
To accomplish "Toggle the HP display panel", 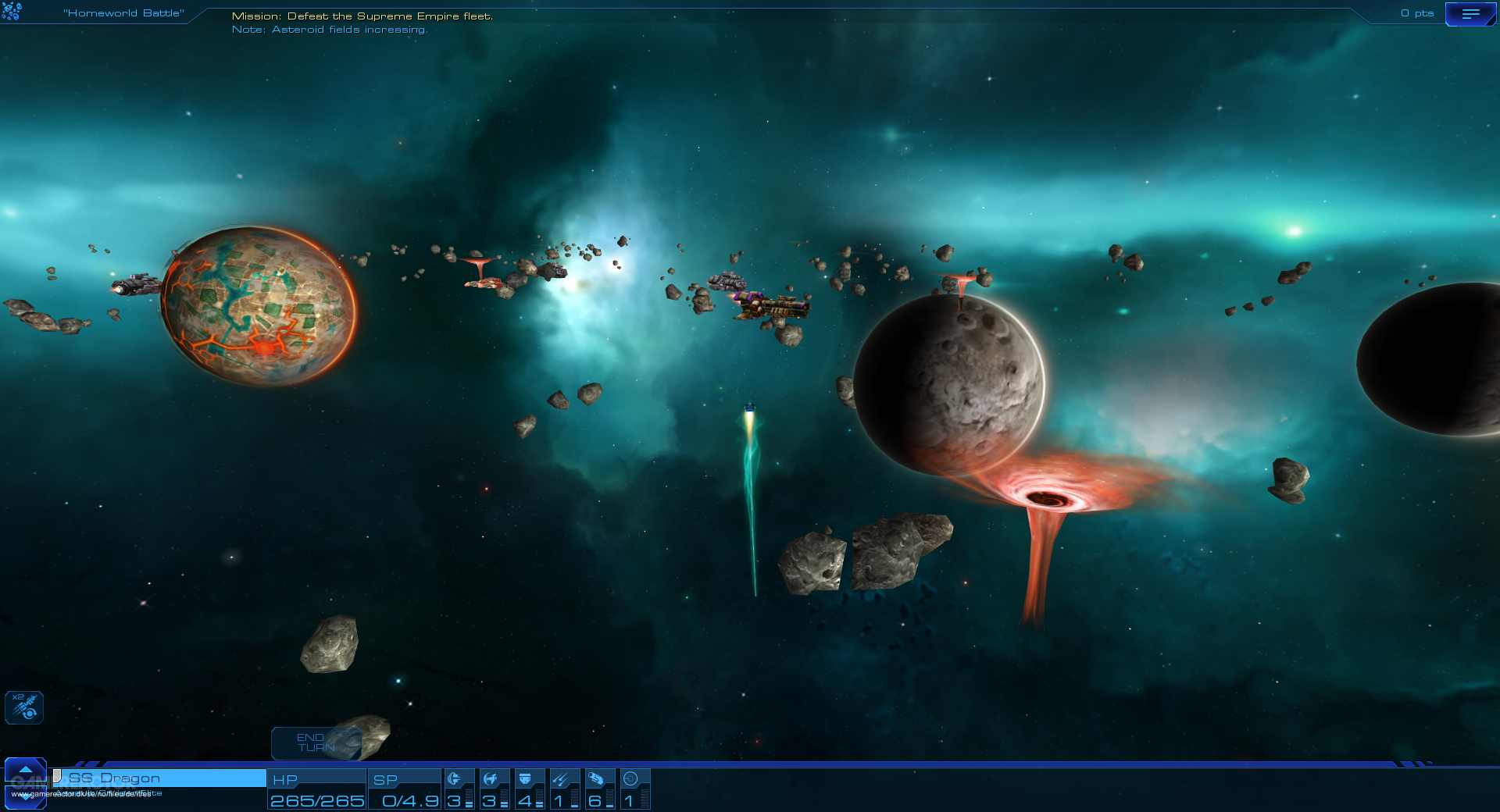I will coord(316,789).
